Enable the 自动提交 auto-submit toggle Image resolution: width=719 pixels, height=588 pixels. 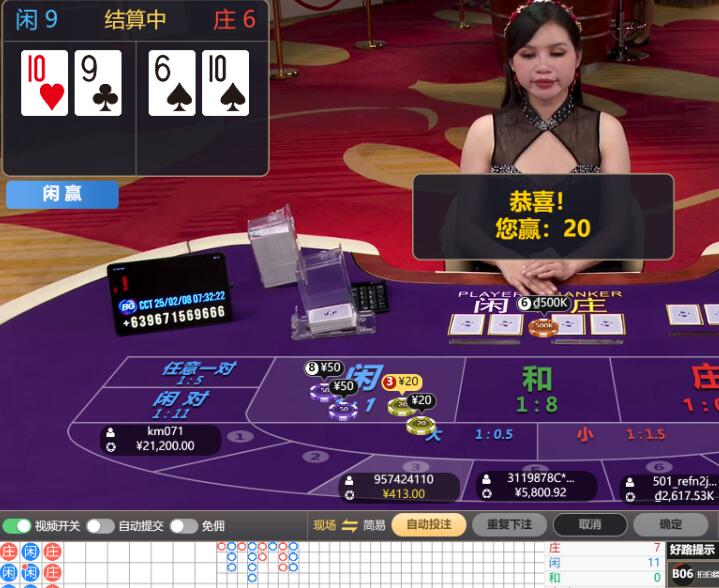[x=100, y=525]
